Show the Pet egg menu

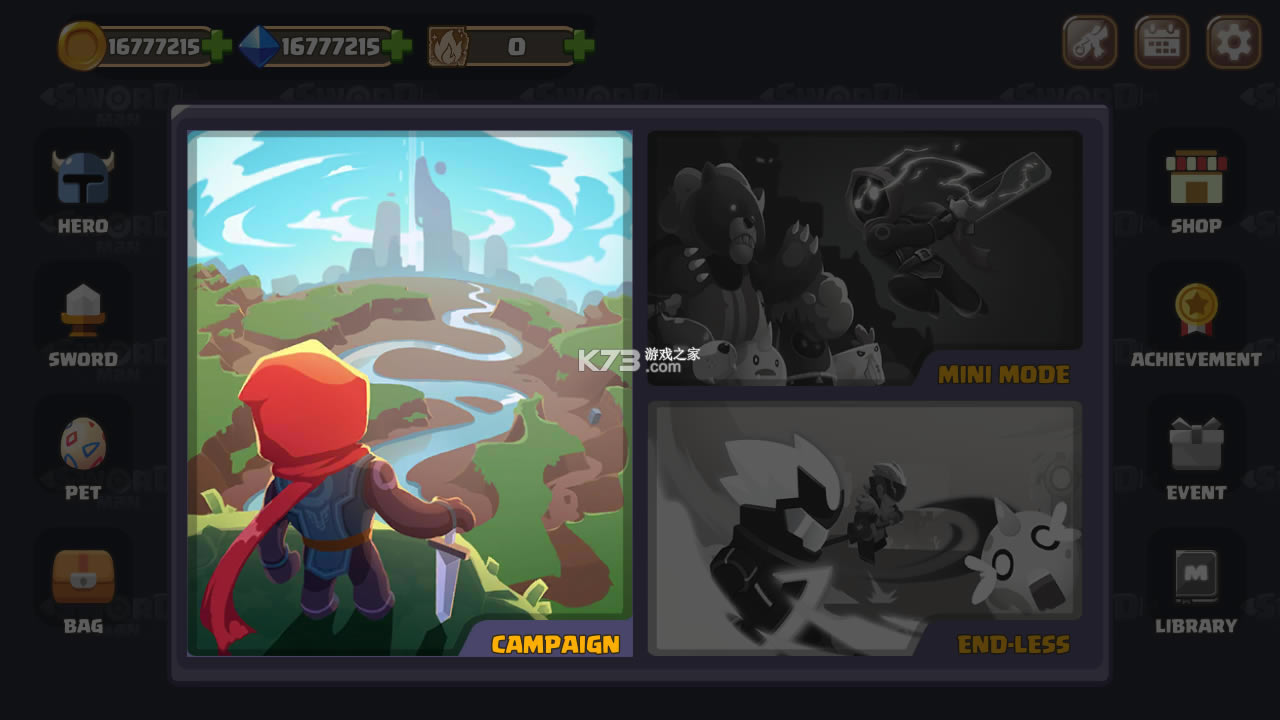[83, 455]
